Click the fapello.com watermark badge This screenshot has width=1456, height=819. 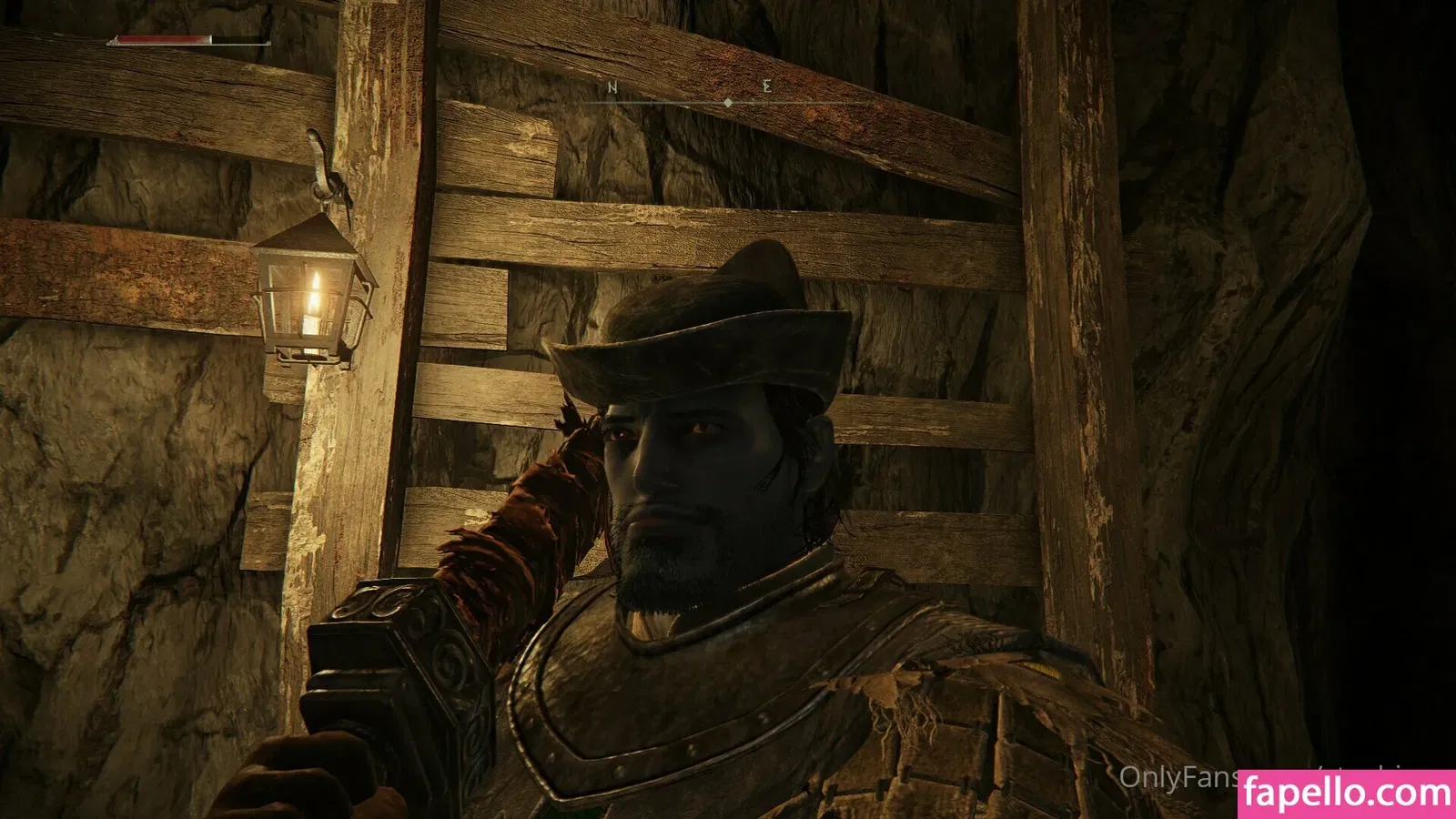1347,794
